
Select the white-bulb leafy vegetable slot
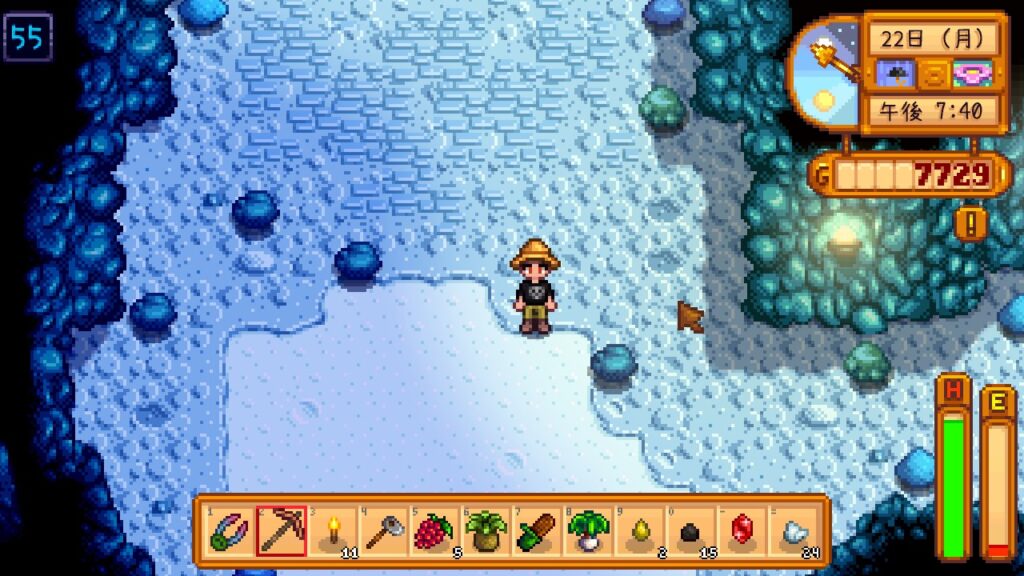(x=588, y=531)
